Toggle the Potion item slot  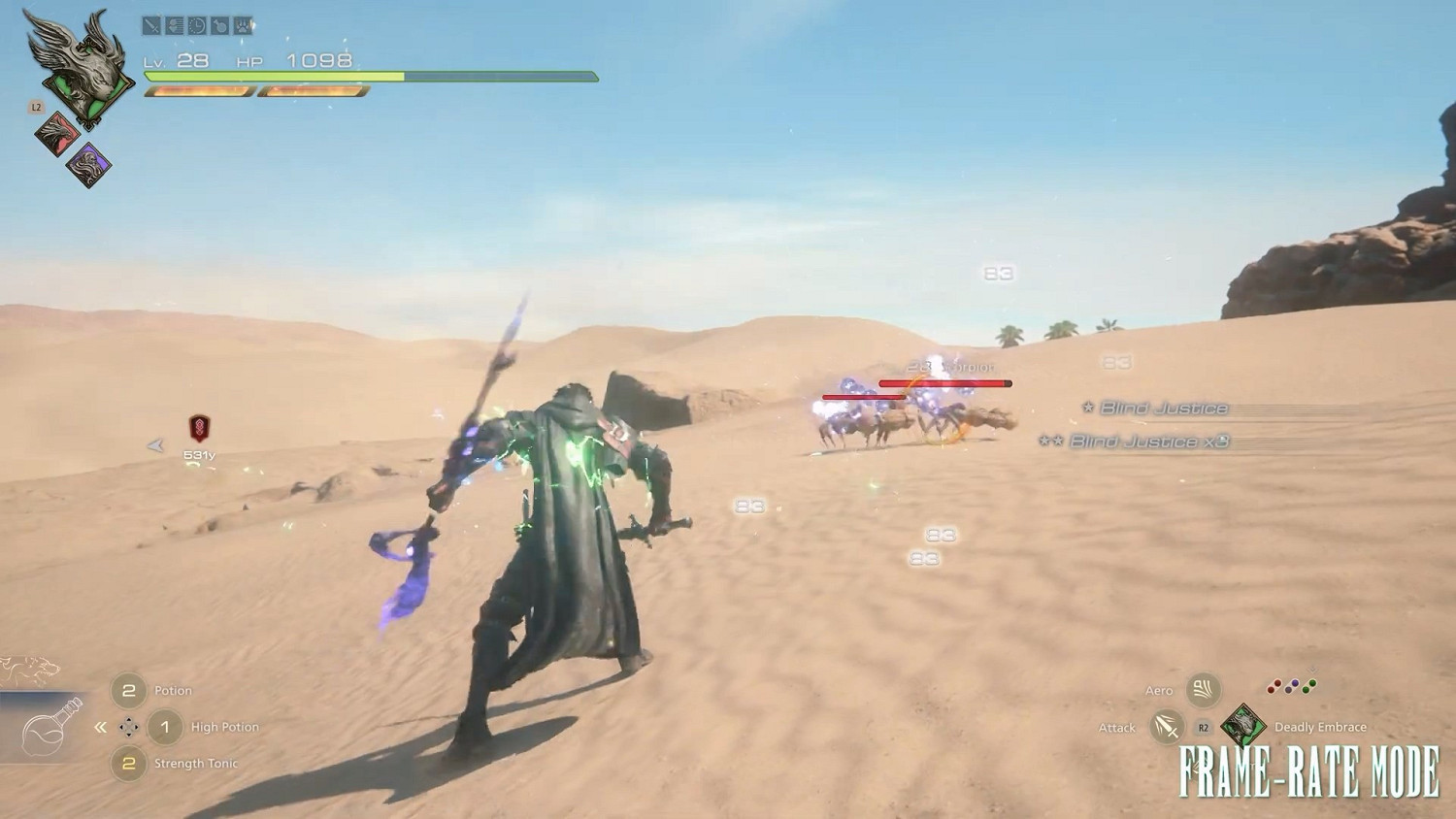(x=129, y=690)
